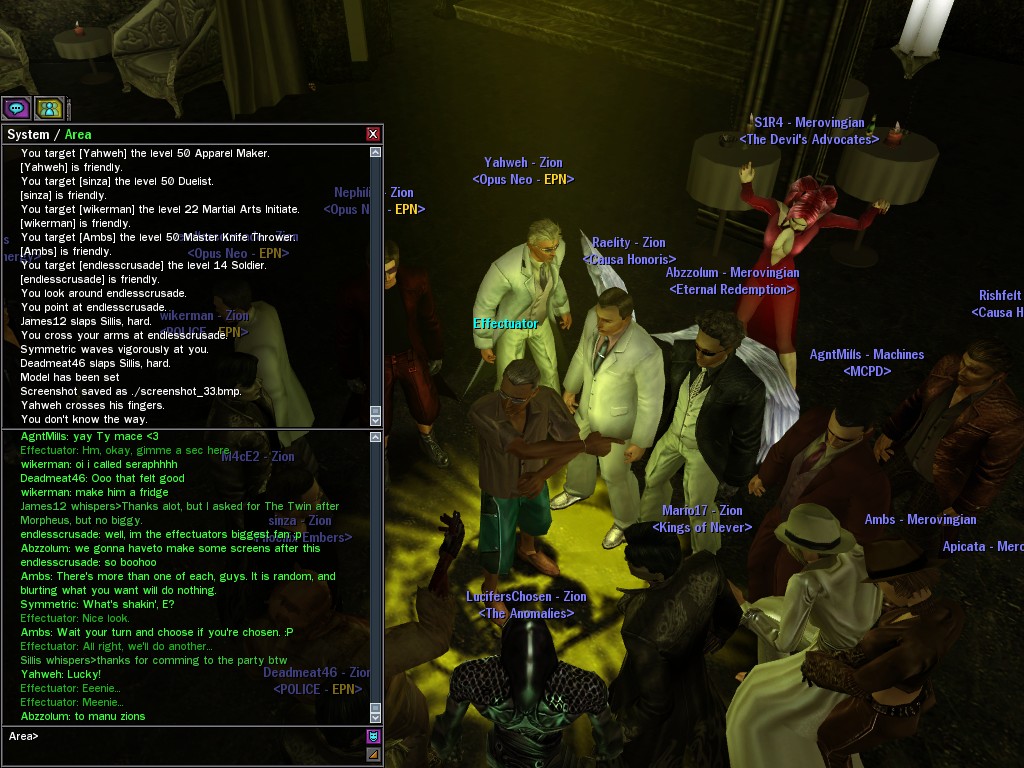Click the system log scroll-up arrow

(376, 153)
